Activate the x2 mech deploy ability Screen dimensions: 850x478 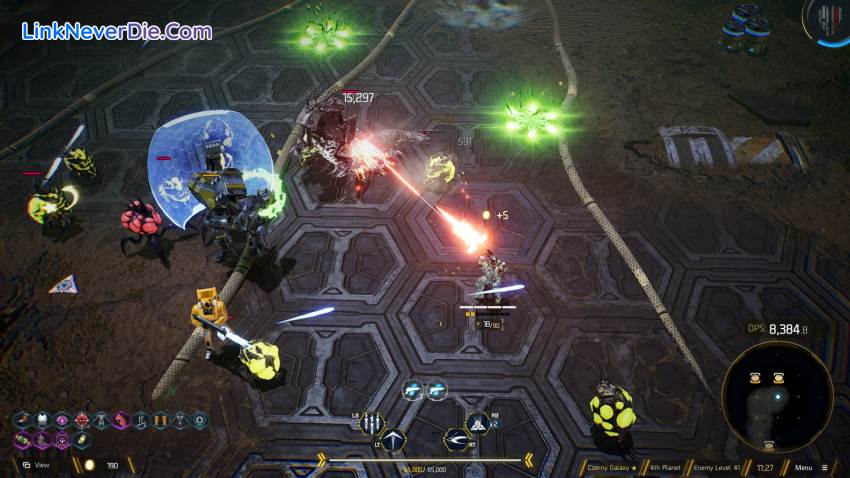(478, 424)
